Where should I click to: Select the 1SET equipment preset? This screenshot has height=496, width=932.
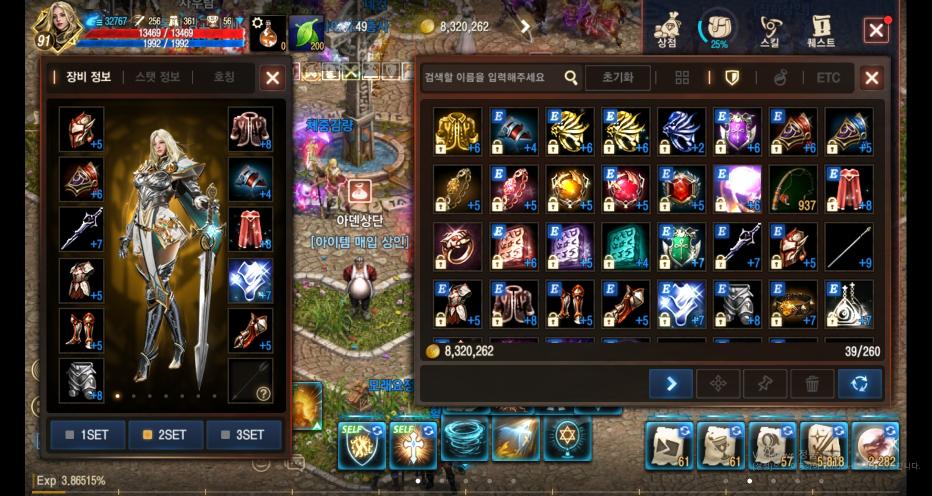click(x=87, y=435)
